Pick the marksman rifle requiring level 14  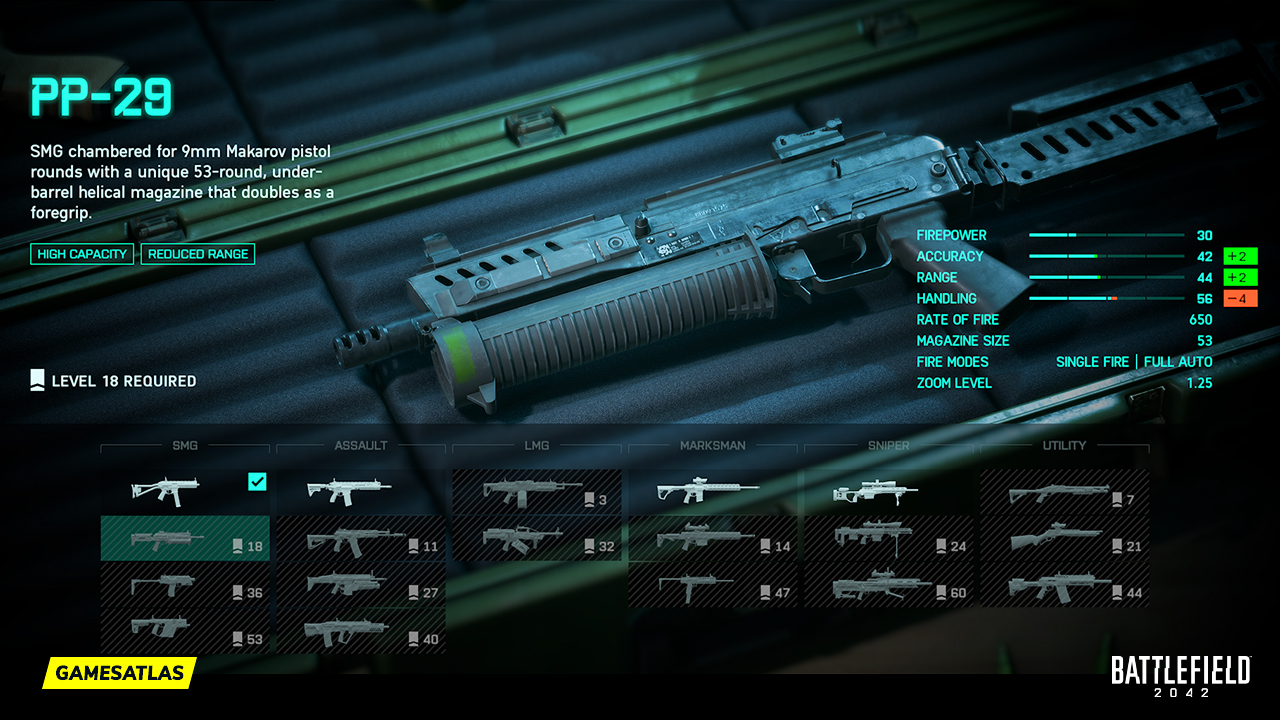pyautogui.click(x=713, y=540)
